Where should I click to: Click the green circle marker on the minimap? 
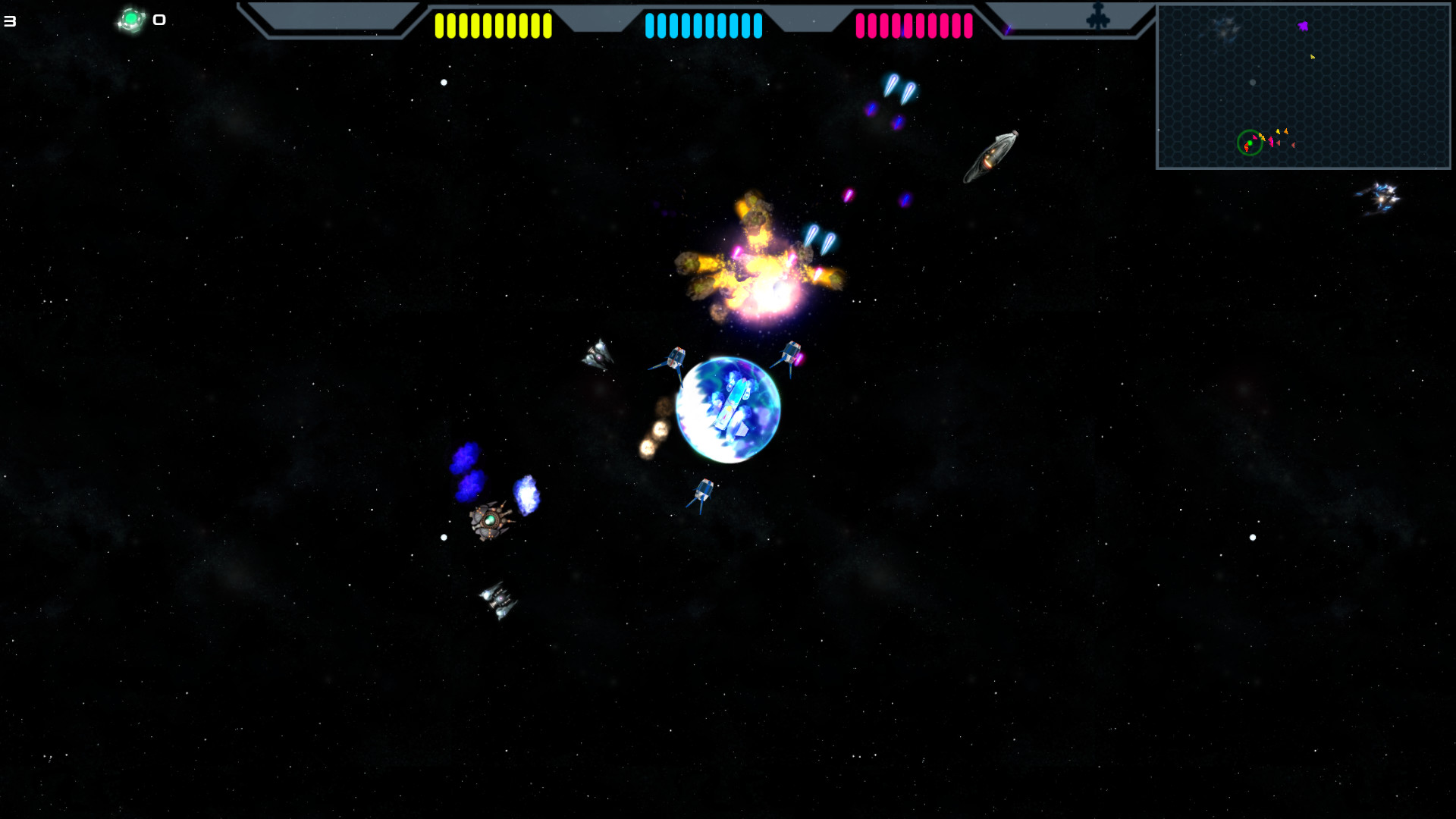(x=1249, y=142)
